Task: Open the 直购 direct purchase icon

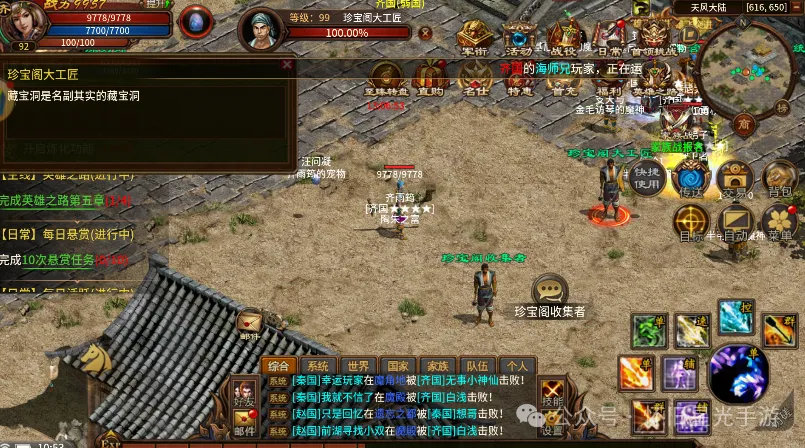Action: (x=431, y=77)
